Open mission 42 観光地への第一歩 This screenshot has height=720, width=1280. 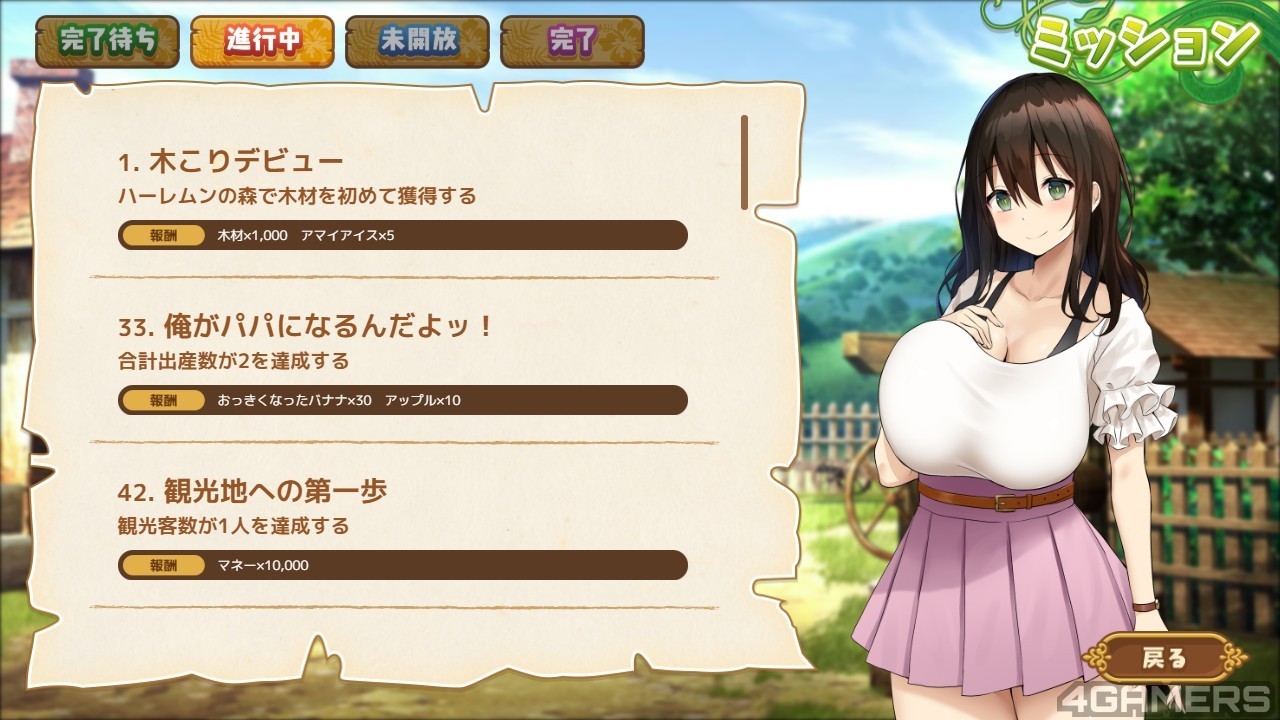(x=402, y=526)
